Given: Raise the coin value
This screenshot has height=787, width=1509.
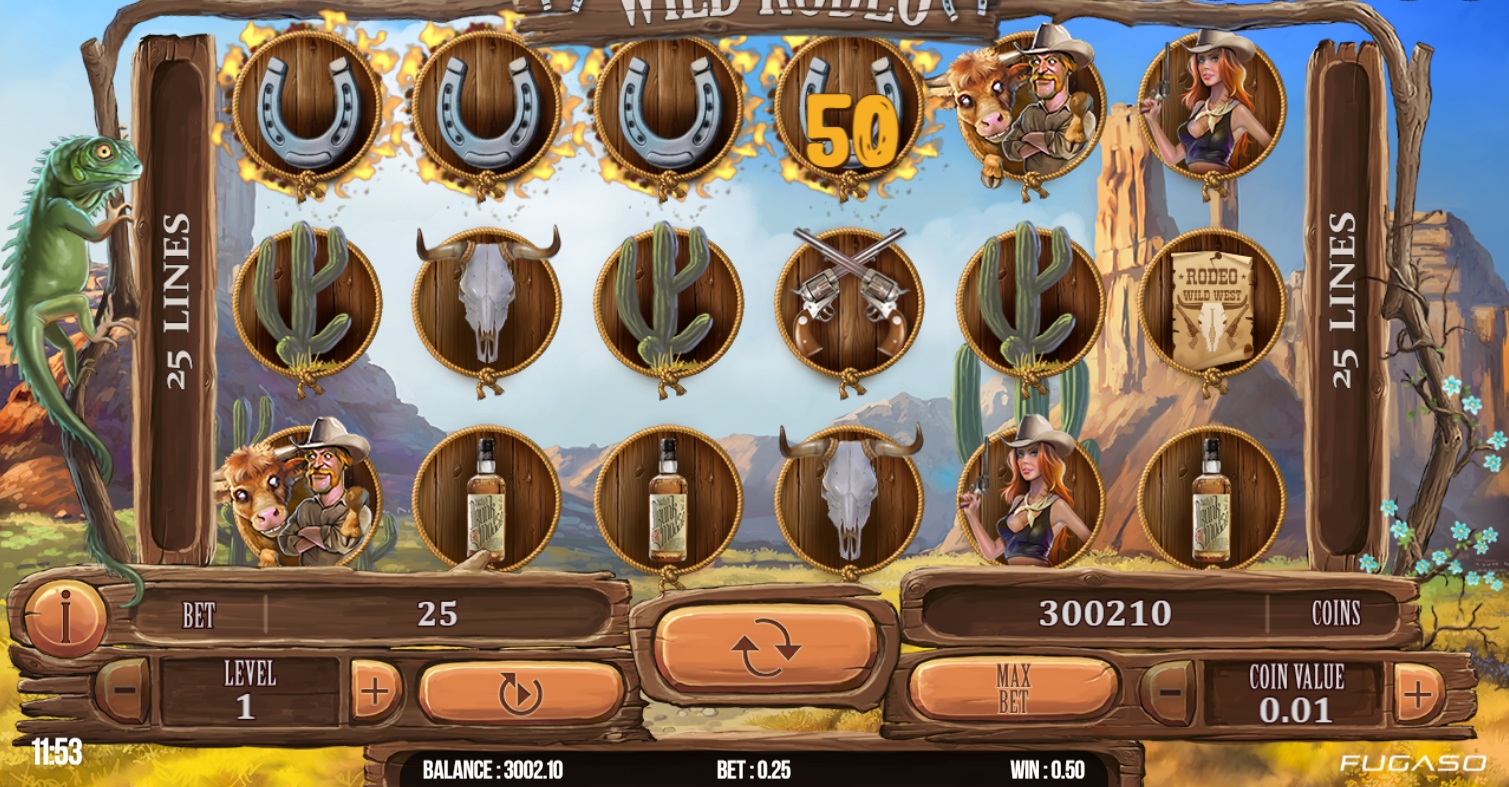Looking at the screenshot, I should point(1419,692).
